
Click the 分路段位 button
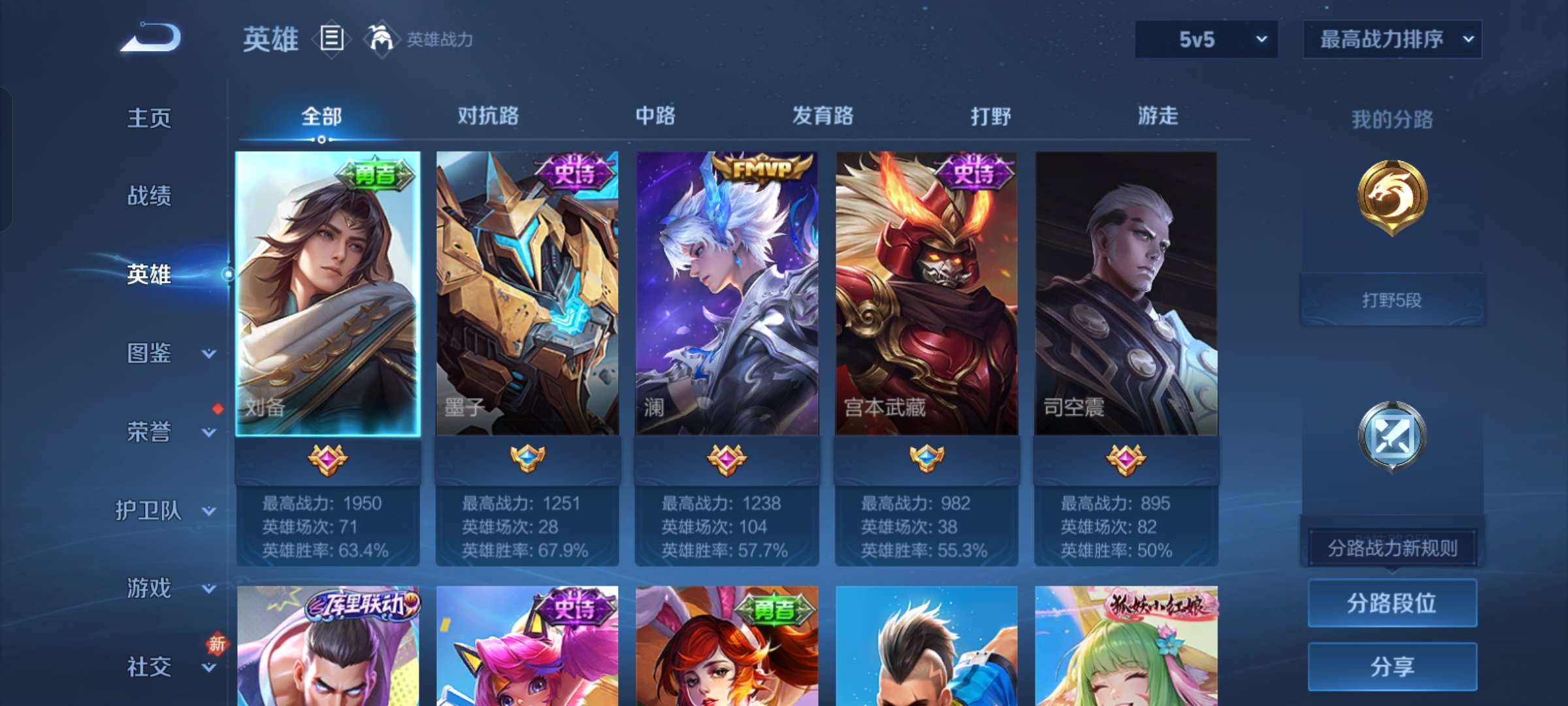(1392, 602)
